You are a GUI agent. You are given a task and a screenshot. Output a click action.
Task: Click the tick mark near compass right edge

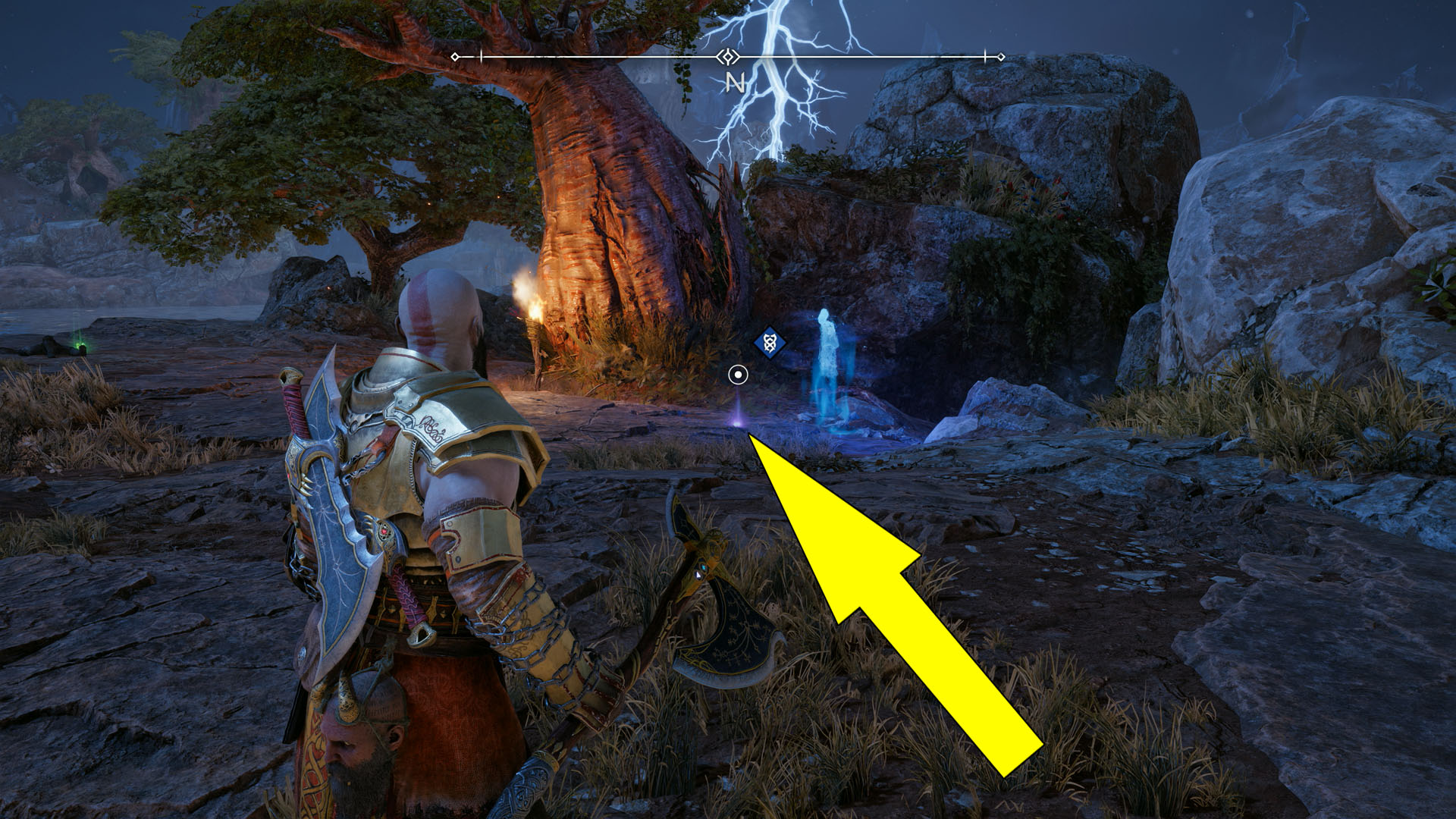tap(984, 55)
